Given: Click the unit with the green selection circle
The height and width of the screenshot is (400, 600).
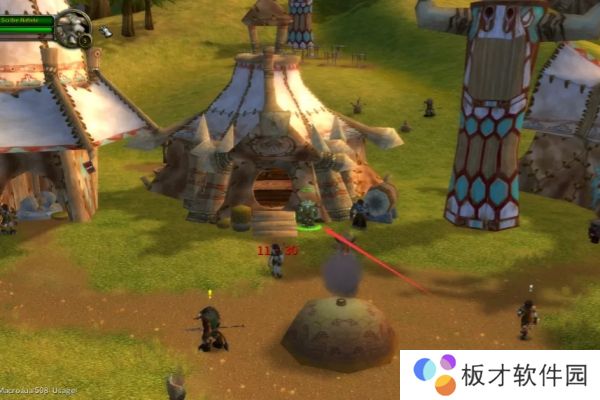Looking at the screenshot, I should [x=307, y=215].
